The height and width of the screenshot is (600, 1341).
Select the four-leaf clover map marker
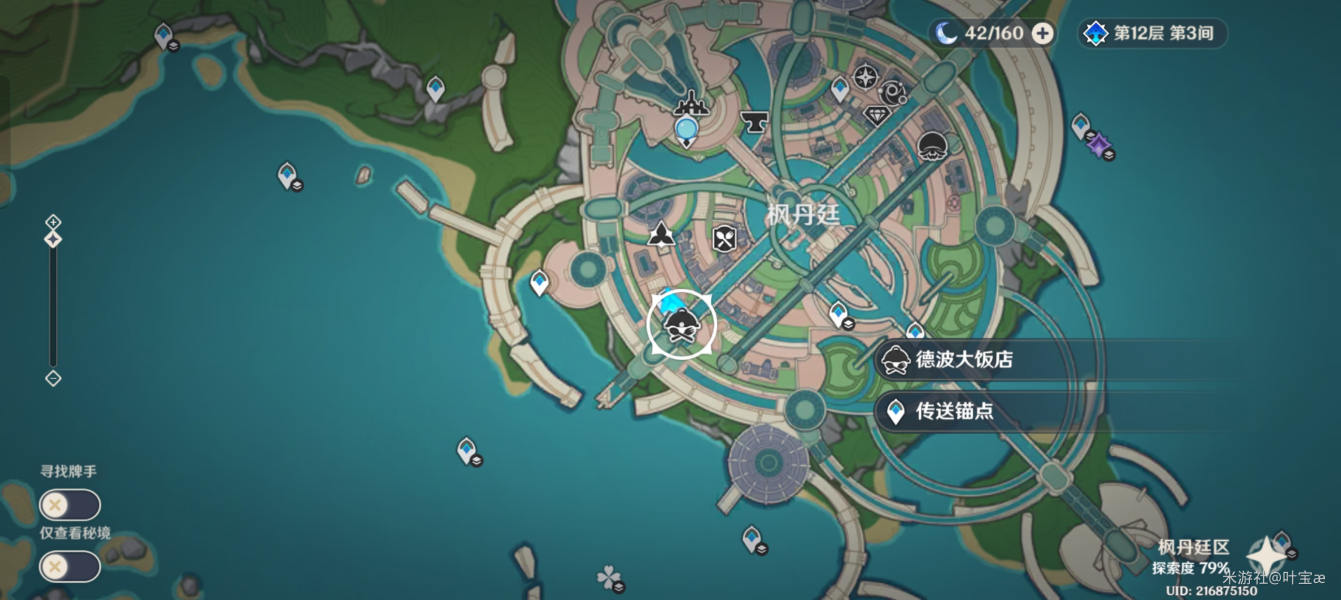pyautogui.click(x=607, y=576)
